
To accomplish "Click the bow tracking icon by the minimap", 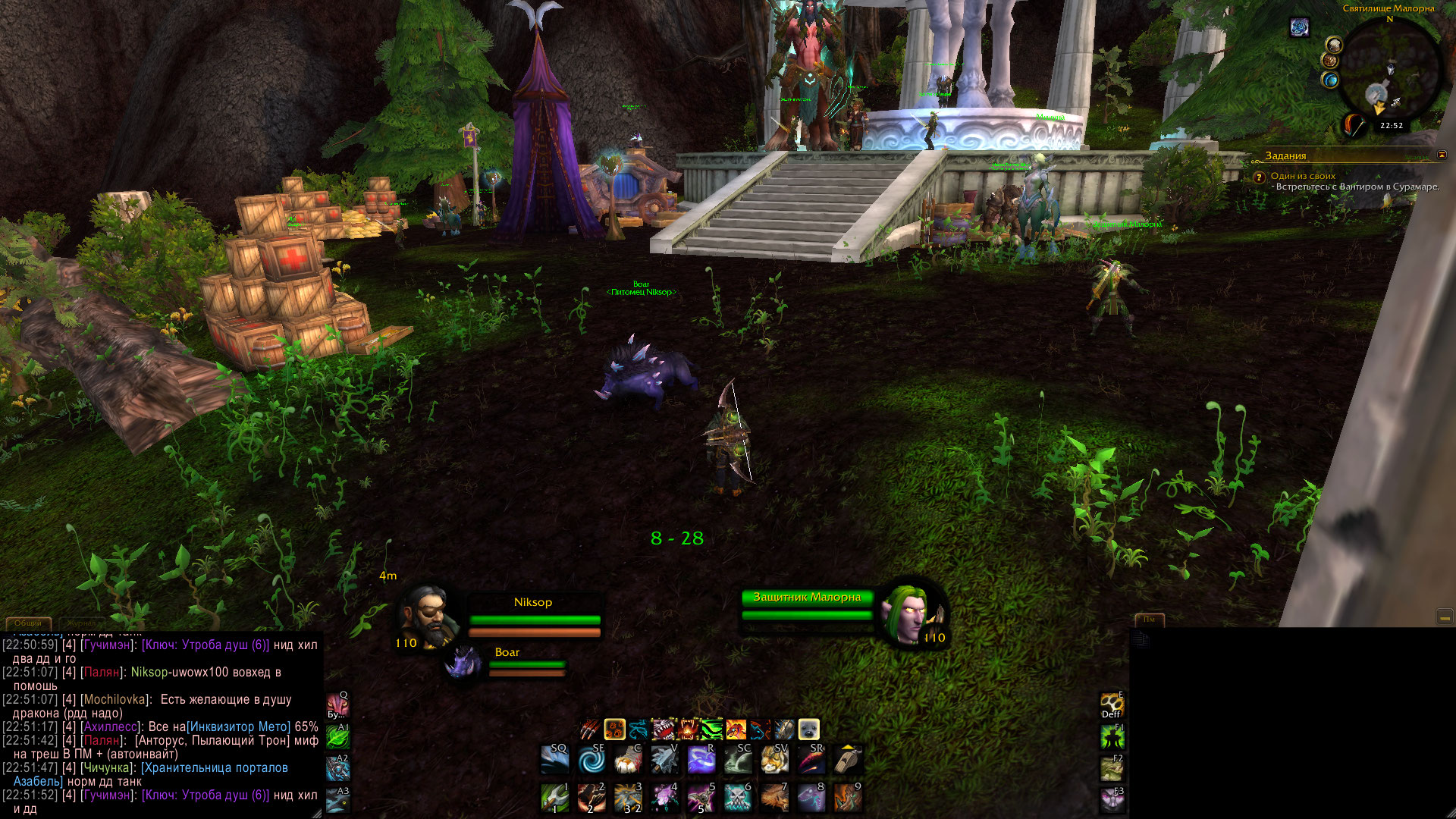I will [1354, 124].
